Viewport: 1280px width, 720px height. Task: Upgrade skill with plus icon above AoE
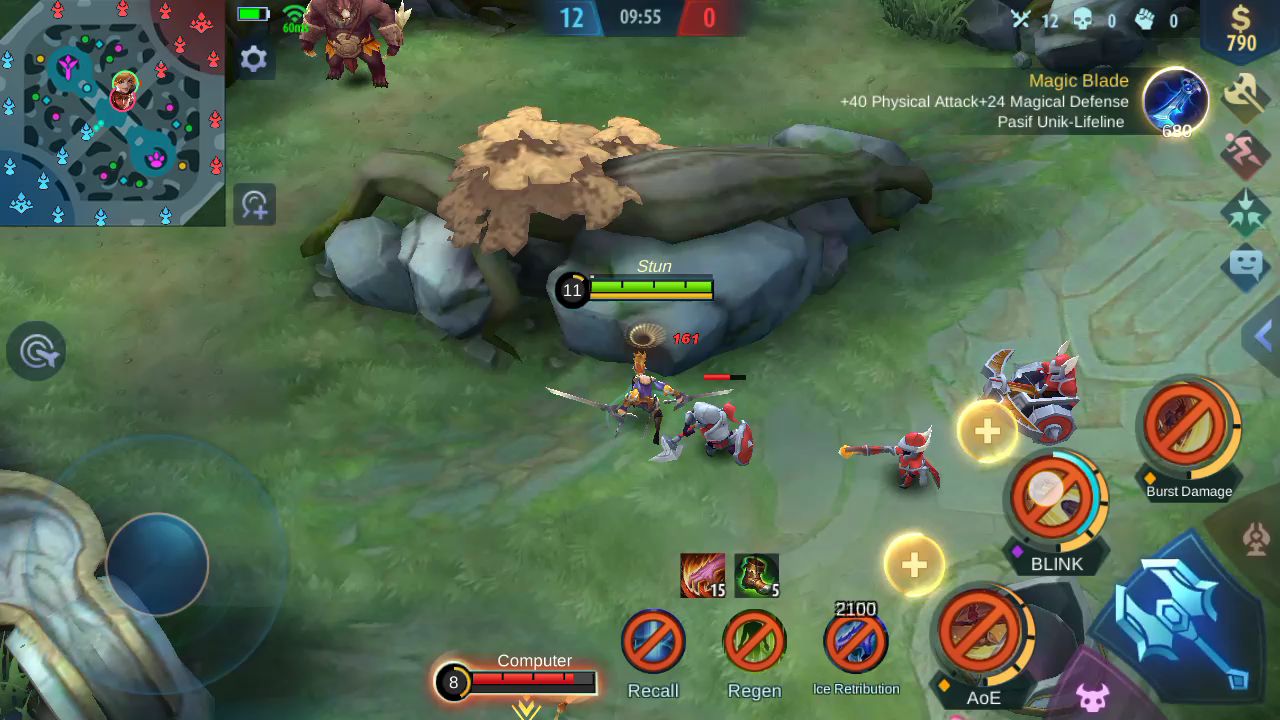(914, 565)
